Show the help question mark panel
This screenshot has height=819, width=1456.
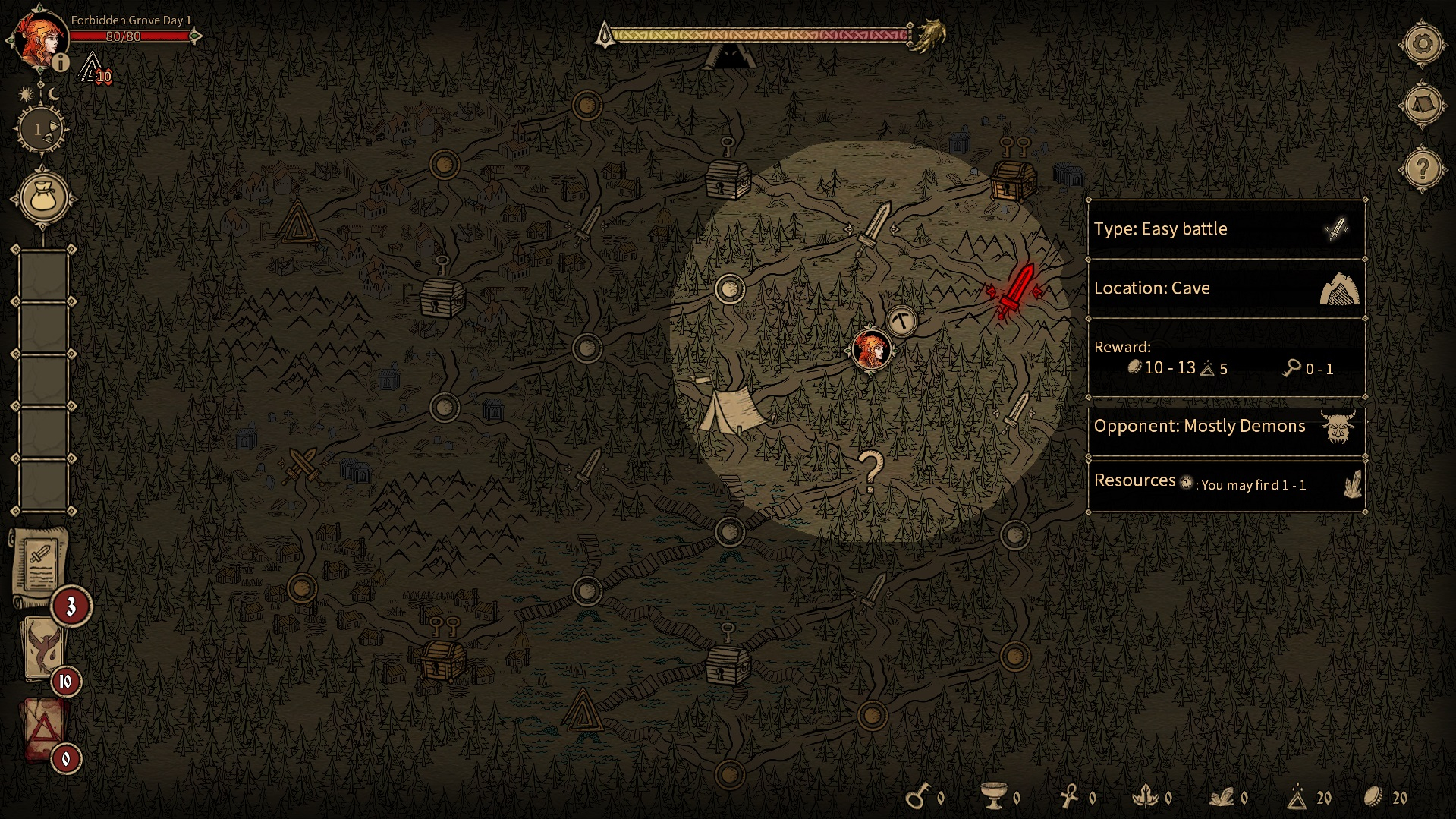click(x=1422, y=169)
